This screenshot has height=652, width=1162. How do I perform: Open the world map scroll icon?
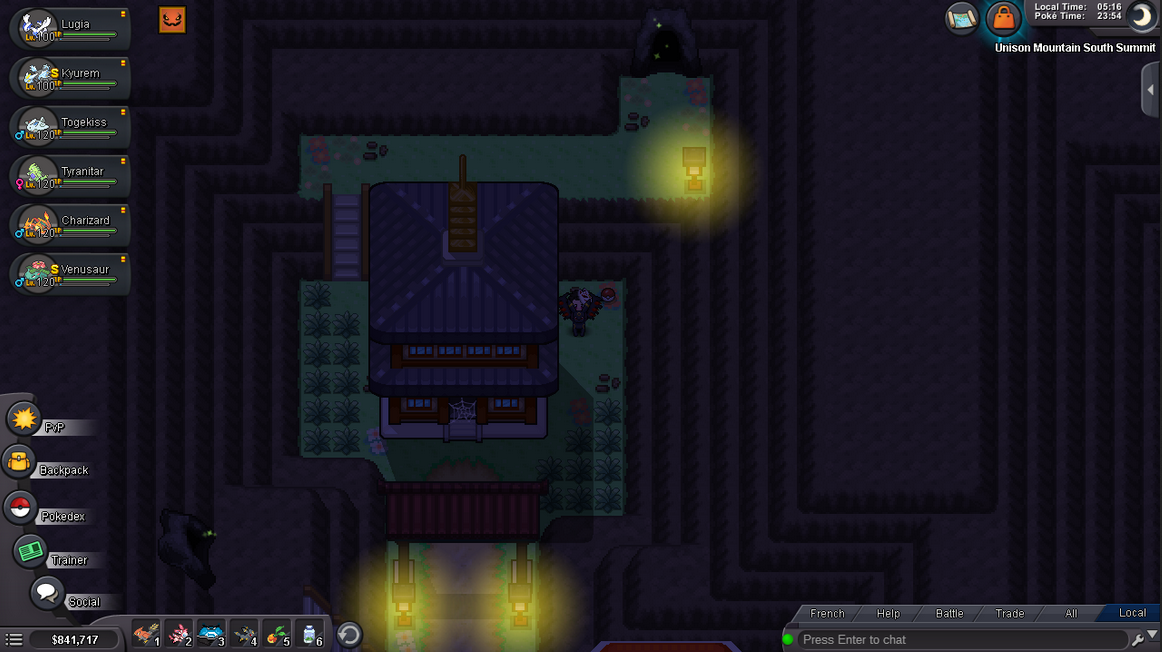(961, 18)
